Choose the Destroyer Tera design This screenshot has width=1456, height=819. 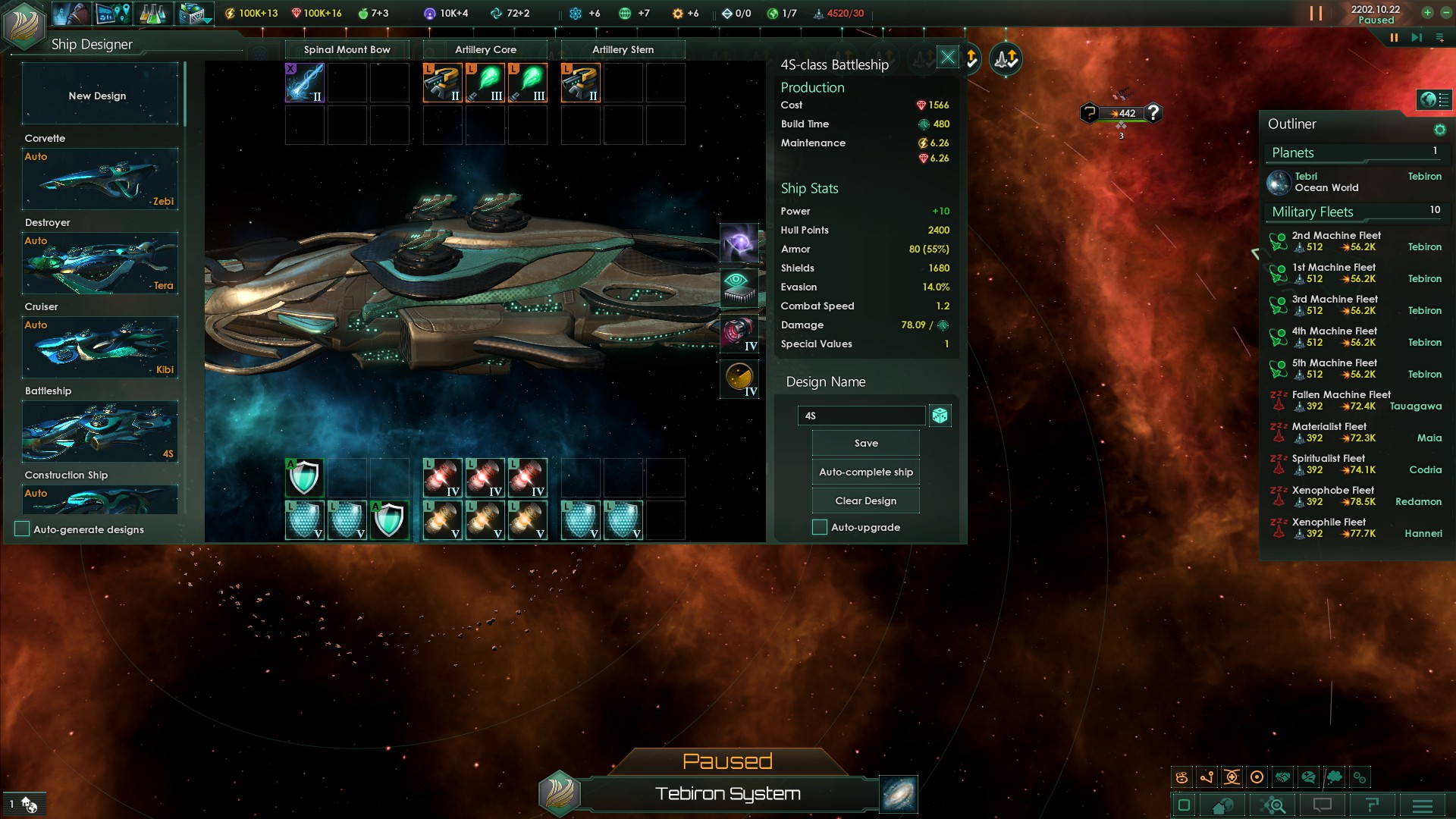point(99,263)
